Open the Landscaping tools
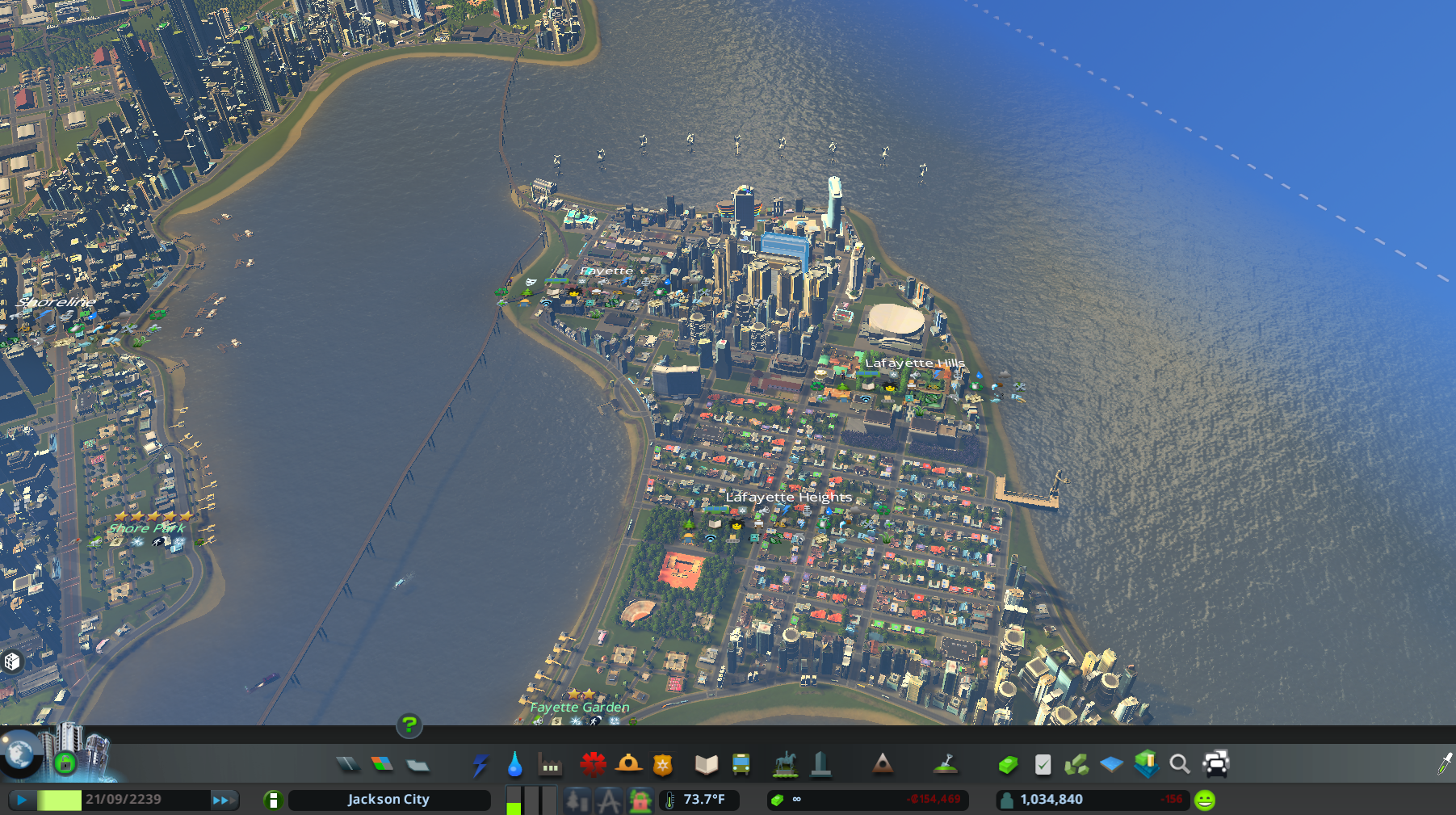1456x815 pixels. 946,762
